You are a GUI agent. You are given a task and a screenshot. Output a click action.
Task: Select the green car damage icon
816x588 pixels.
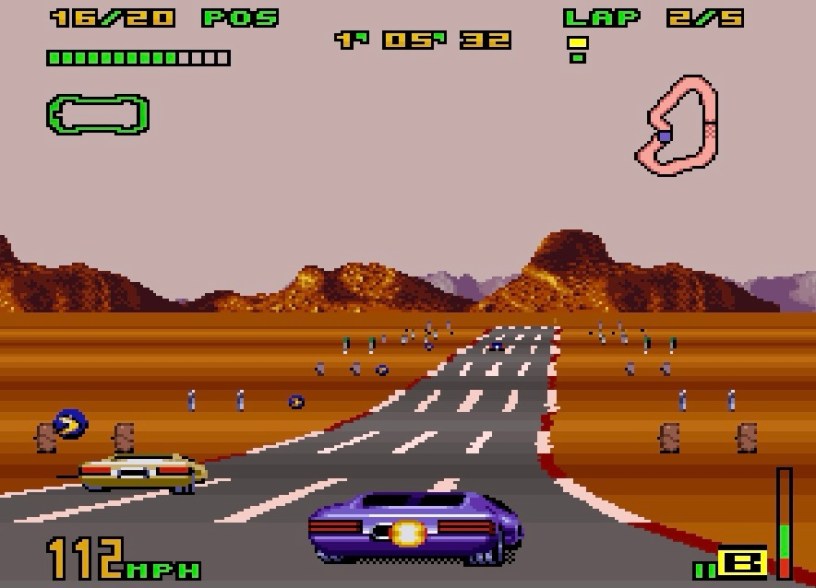pos(97,114)
